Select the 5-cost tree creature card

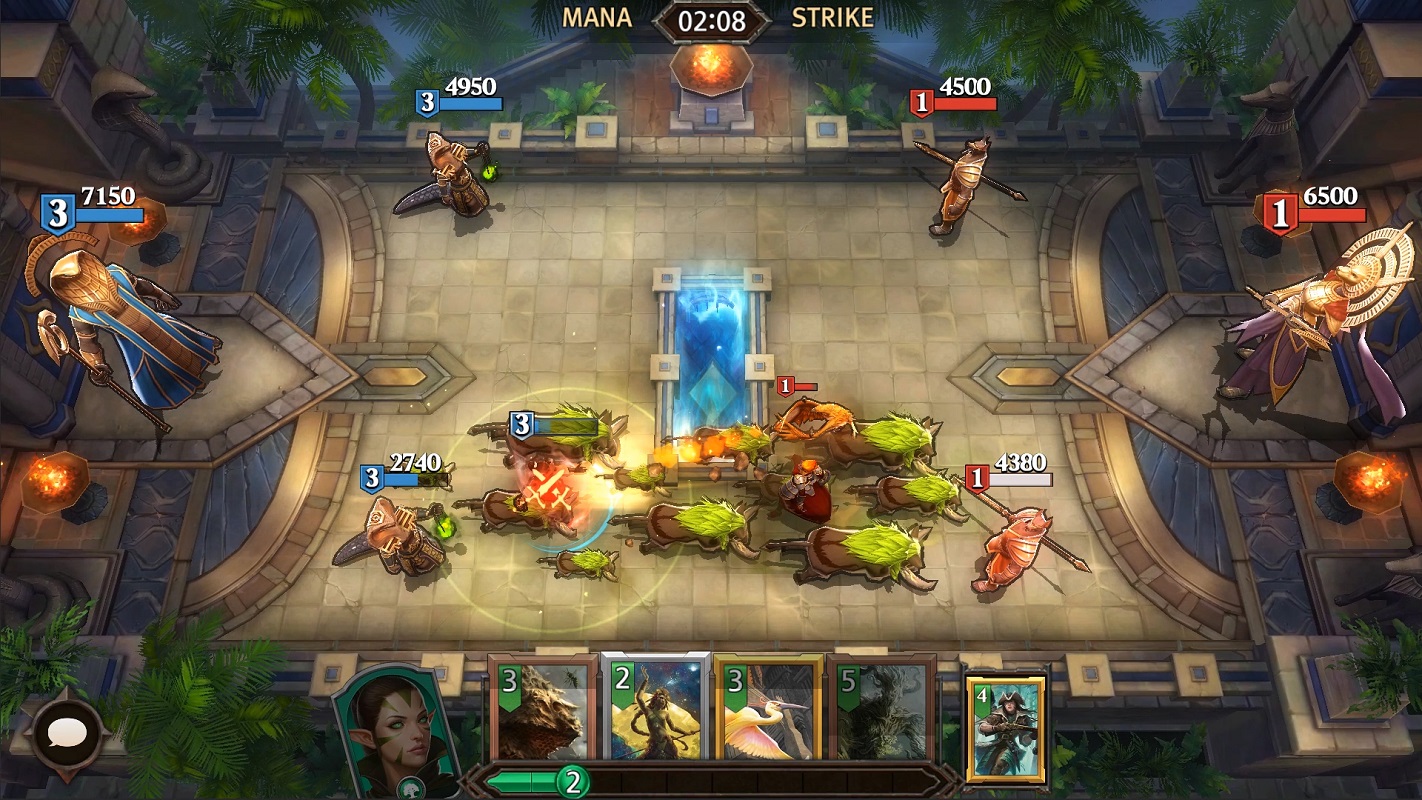(x=881, y=712)
